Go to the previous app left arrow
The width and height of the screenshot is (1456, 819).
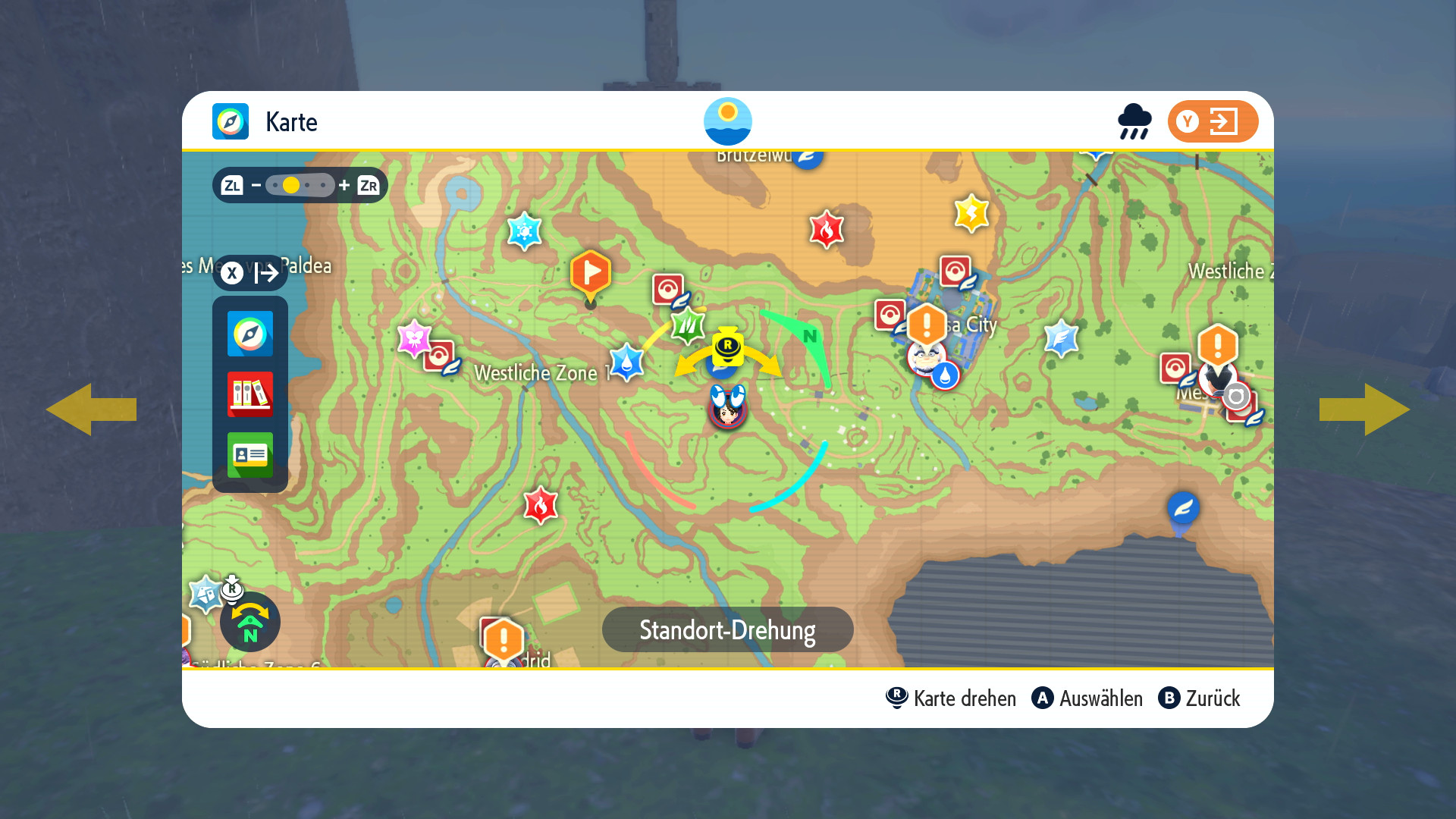tap(91, 409)
